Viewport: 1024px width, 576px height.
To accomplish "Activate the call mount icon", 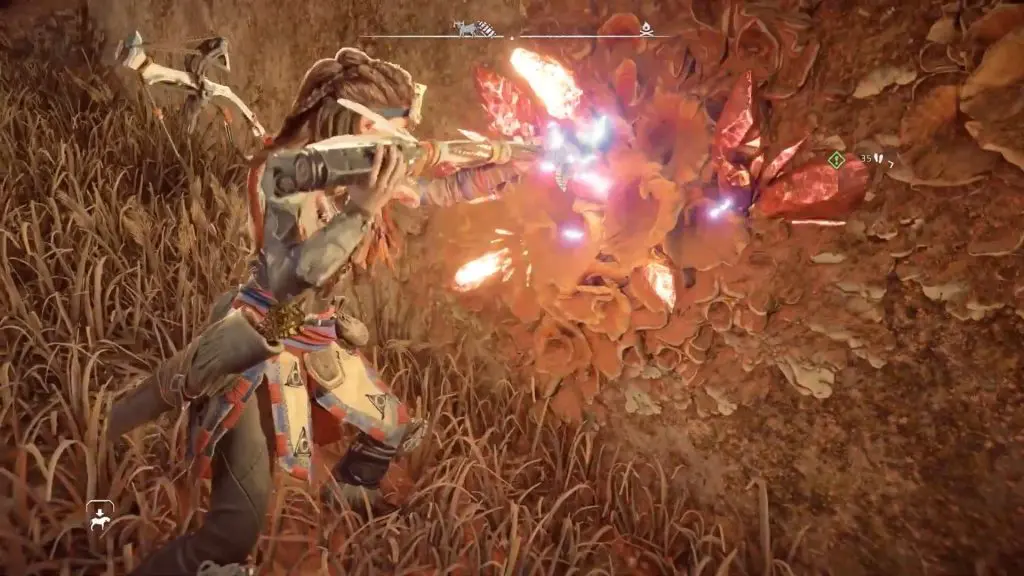I will coord(99,517).
